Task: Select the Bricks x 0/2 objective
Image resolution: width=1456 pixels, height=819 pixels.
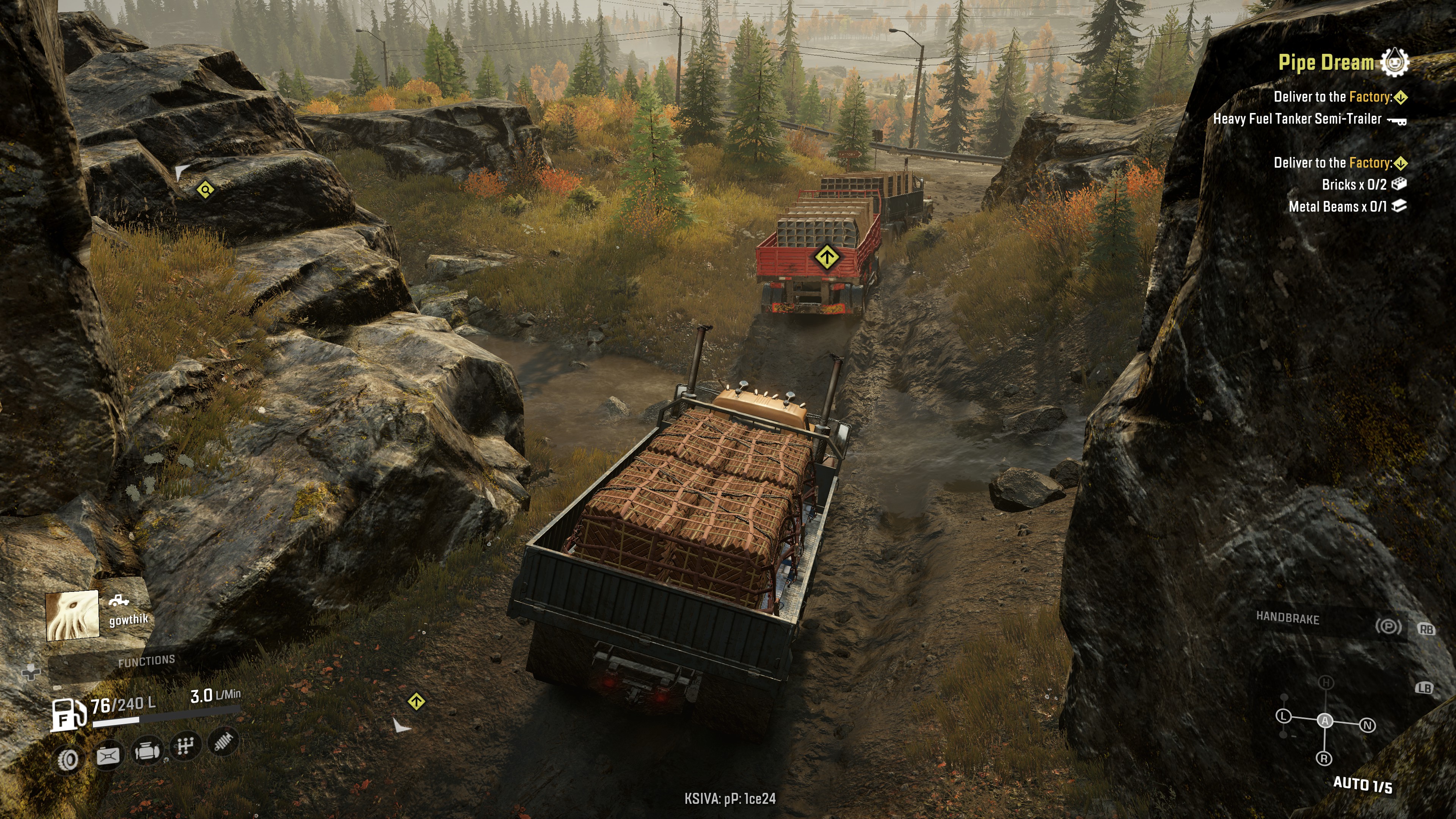Action: coord(1354,185)
